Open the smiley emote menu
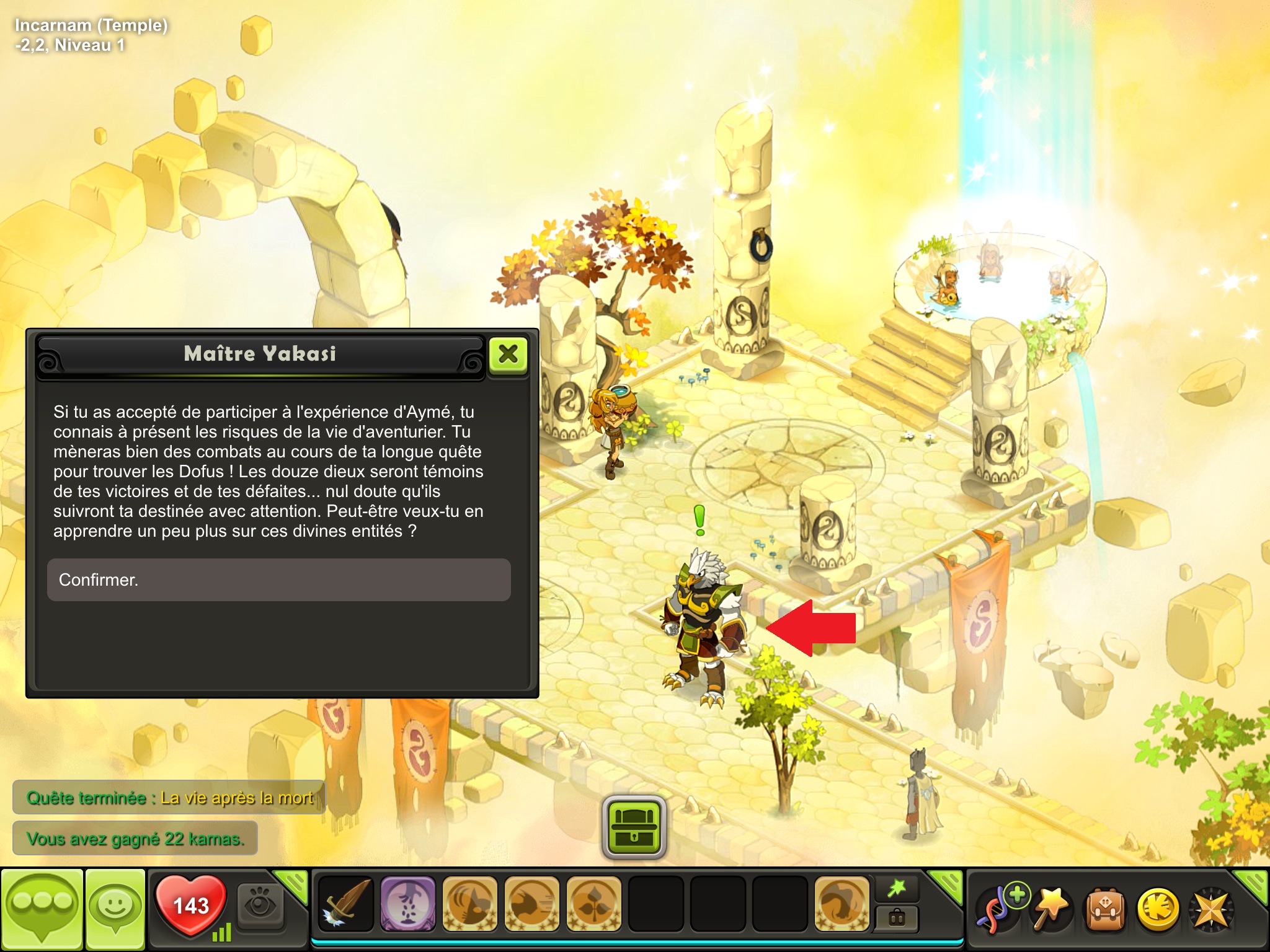Image resolution: width=1270 pixels, height=952 pixels. pos(115,908)
